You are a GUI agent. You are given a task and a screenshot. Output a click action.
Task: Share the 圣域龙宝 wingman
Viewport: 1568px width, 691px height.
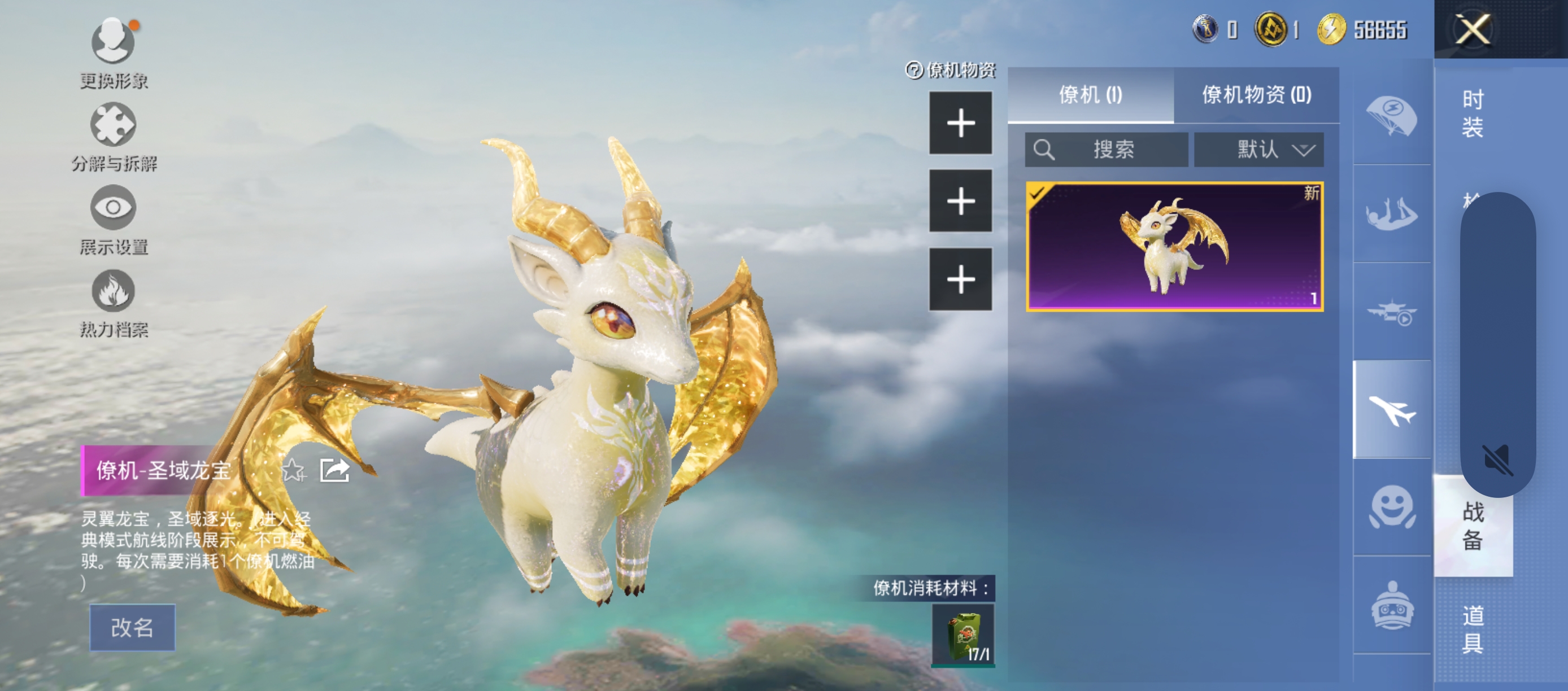(x=334, y=470)
